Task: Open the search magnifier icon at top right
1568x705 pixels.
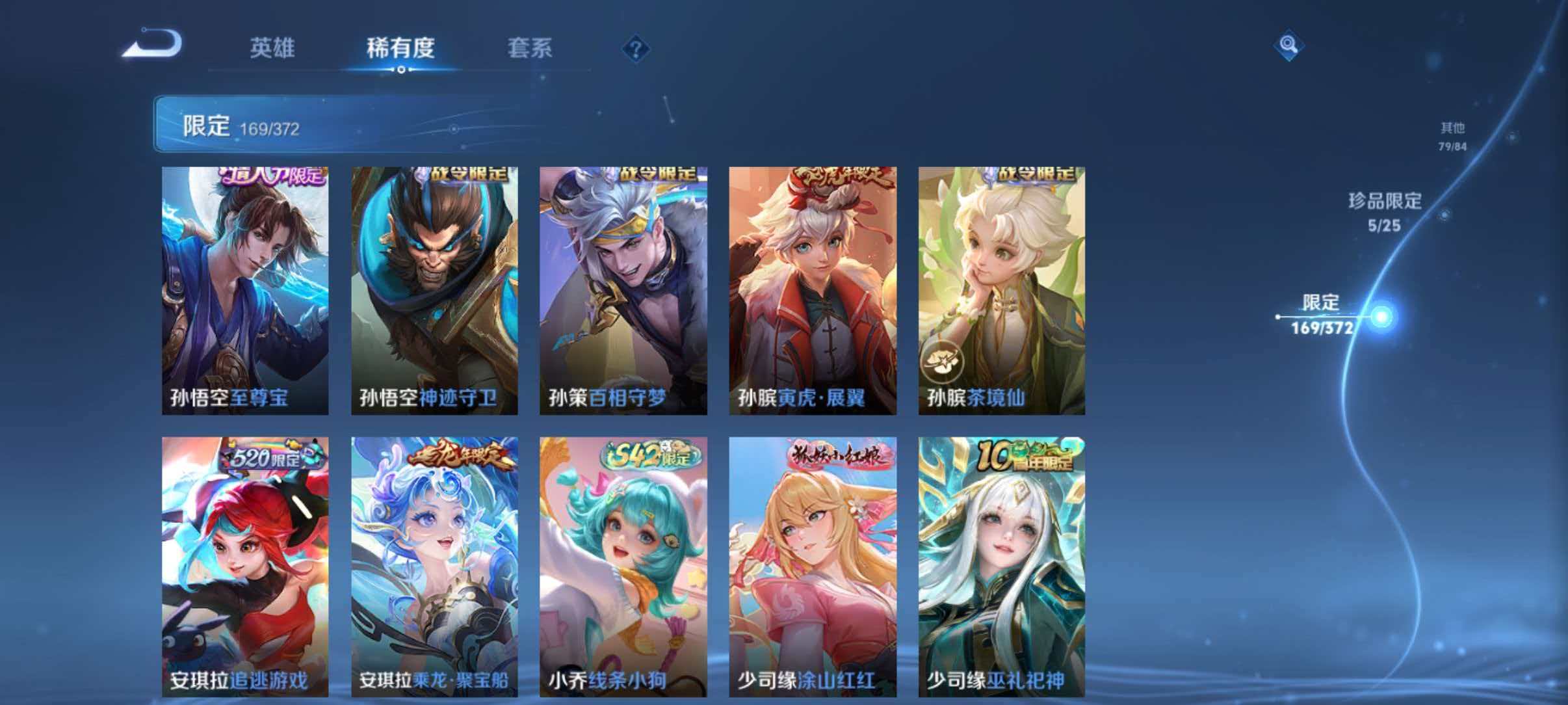Action: click(x=1290, y=44)
